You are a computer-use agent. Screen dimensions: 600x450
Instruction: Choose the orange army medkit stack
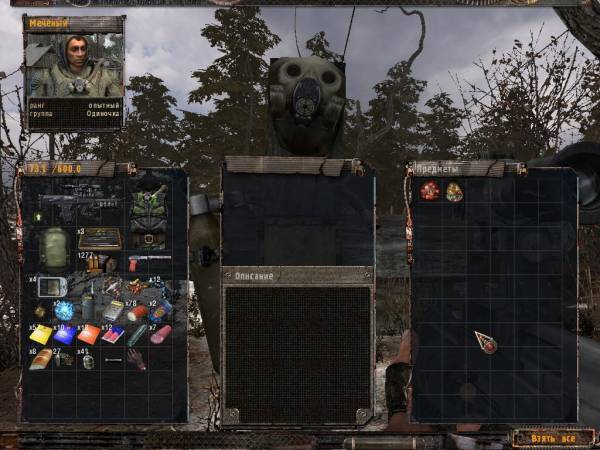pos(89,334)
